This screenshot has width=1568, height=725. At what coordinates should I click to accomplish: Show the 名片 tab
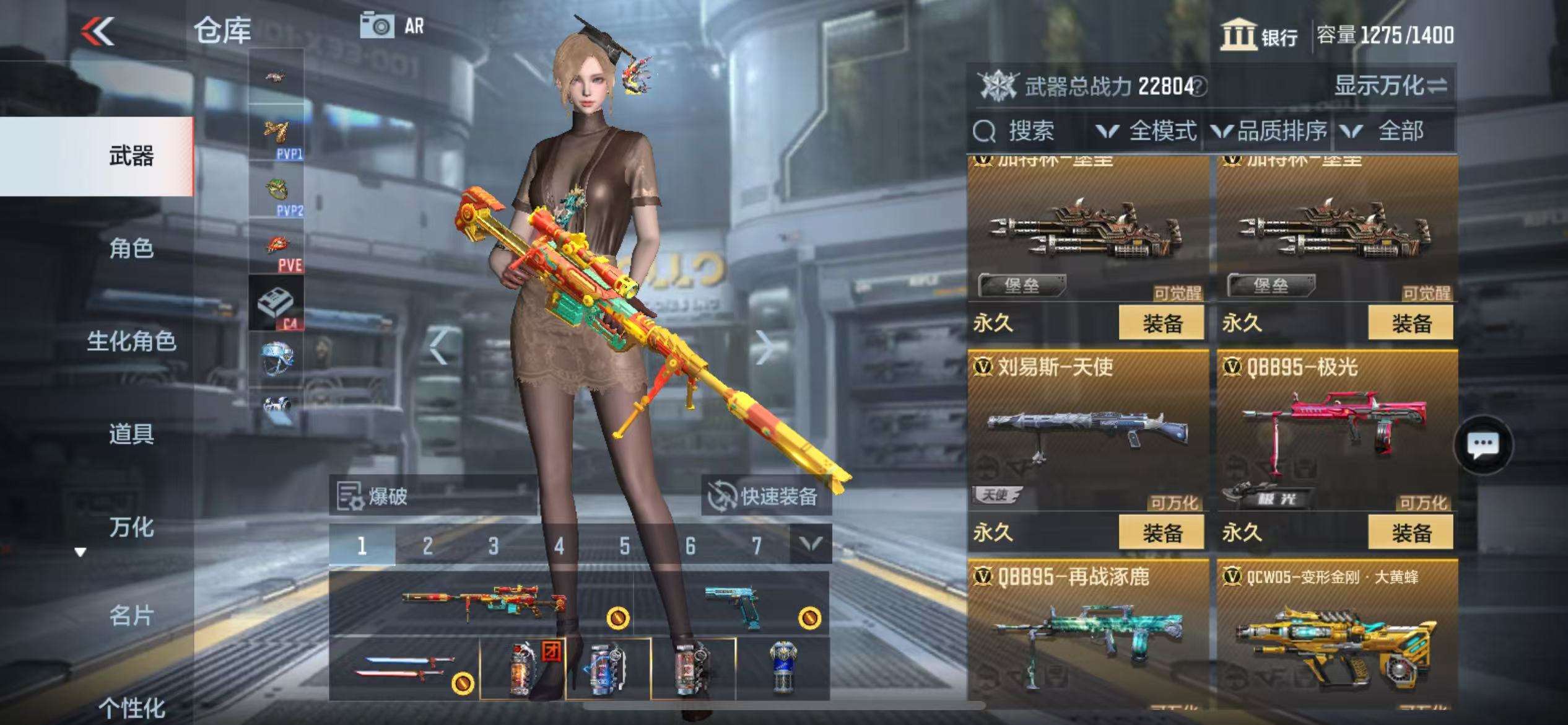coord(131,616)
